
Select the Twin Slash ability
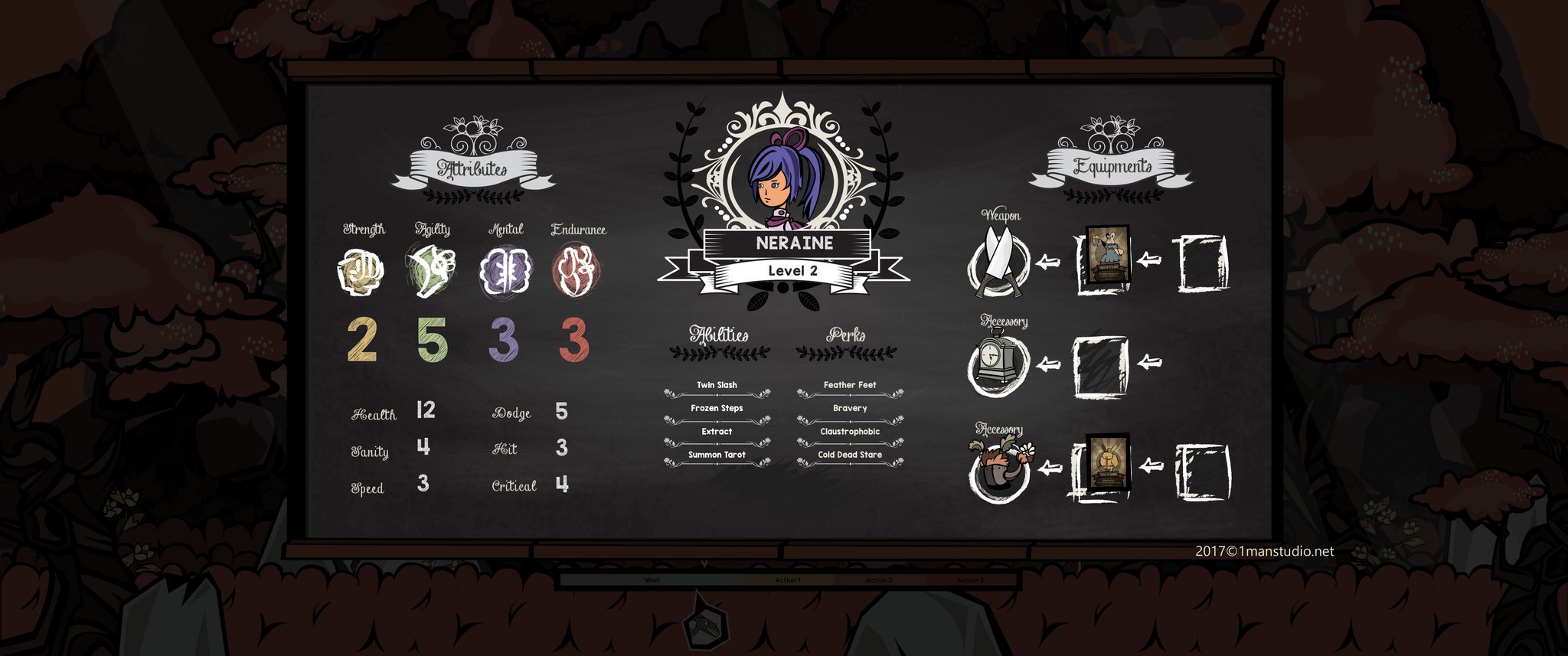point(717,385)
